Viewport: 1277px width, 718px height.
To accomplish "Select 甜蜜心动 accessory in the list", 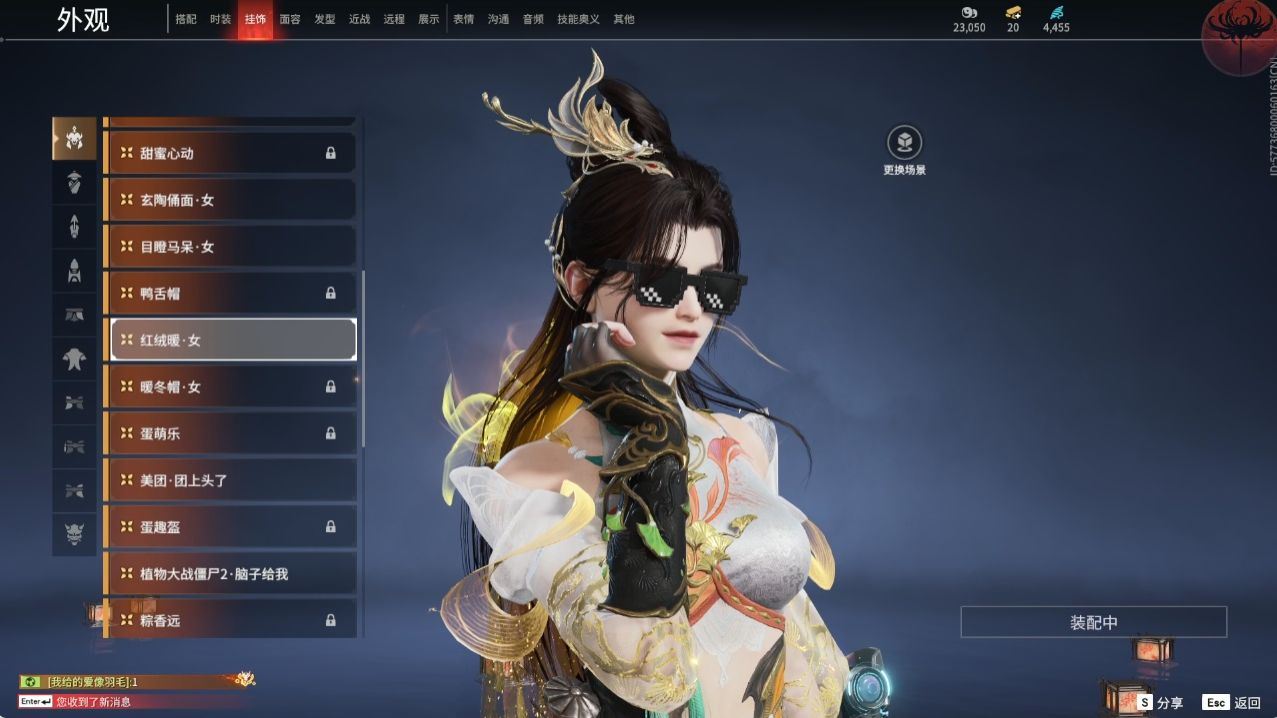I will tap(230, 153).
